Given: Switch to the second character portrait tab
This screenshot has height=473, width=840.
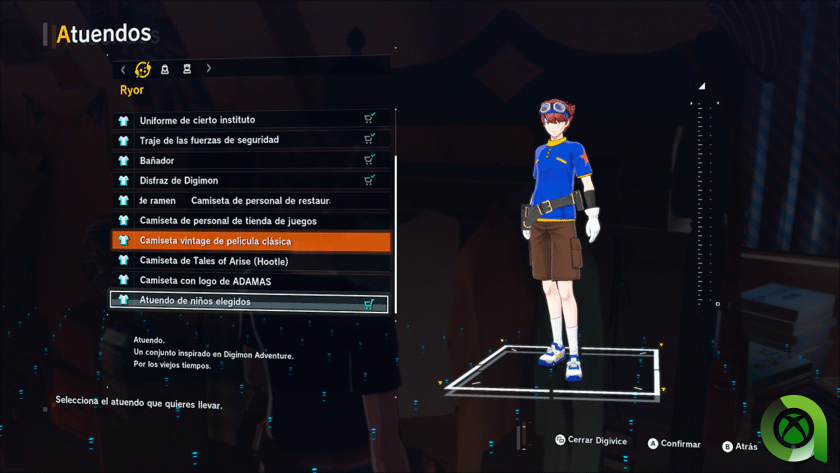Looking at the screenshot, I should [165, 70].
